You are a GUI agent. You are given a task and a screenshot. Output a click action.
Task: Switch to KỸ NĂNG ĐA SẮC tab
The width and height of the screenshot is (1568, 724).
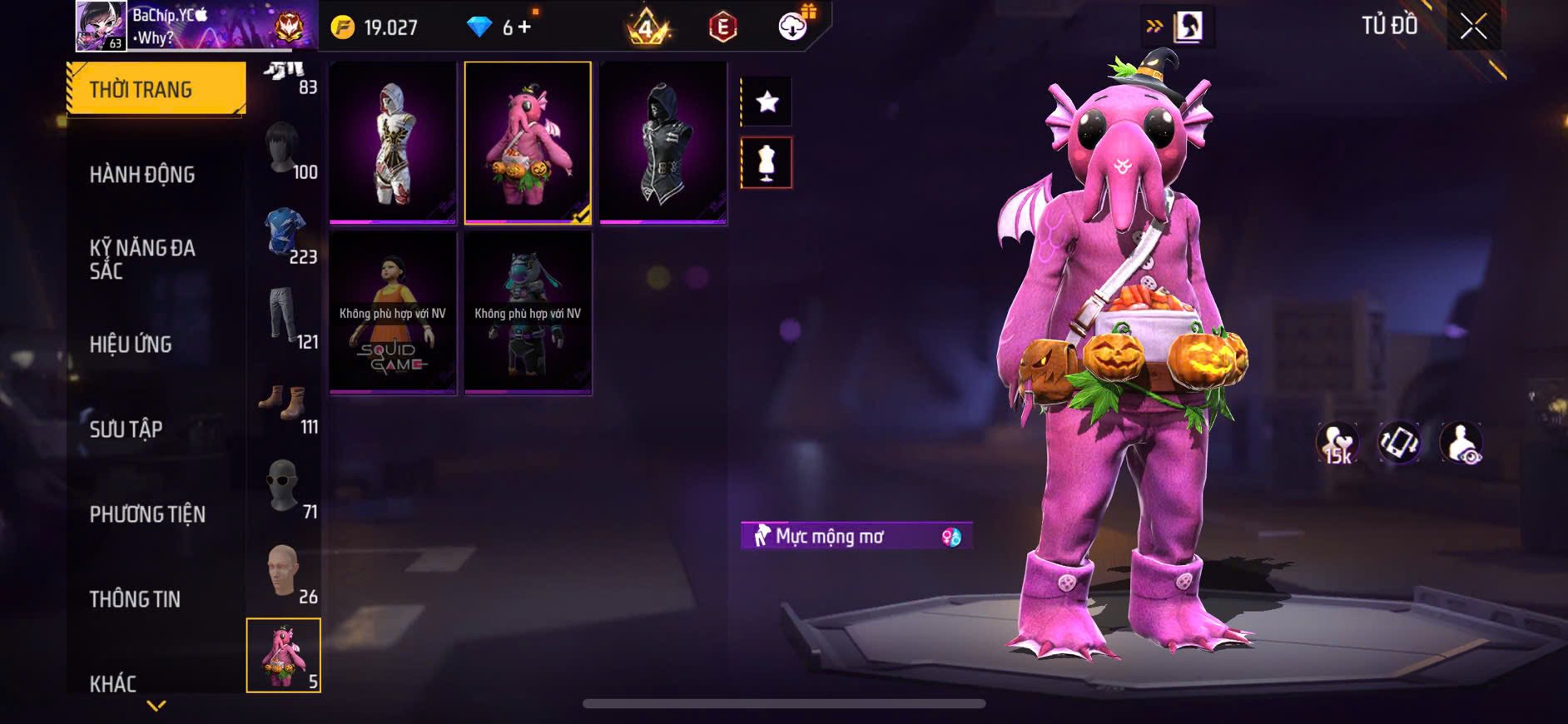coord(142,259)
